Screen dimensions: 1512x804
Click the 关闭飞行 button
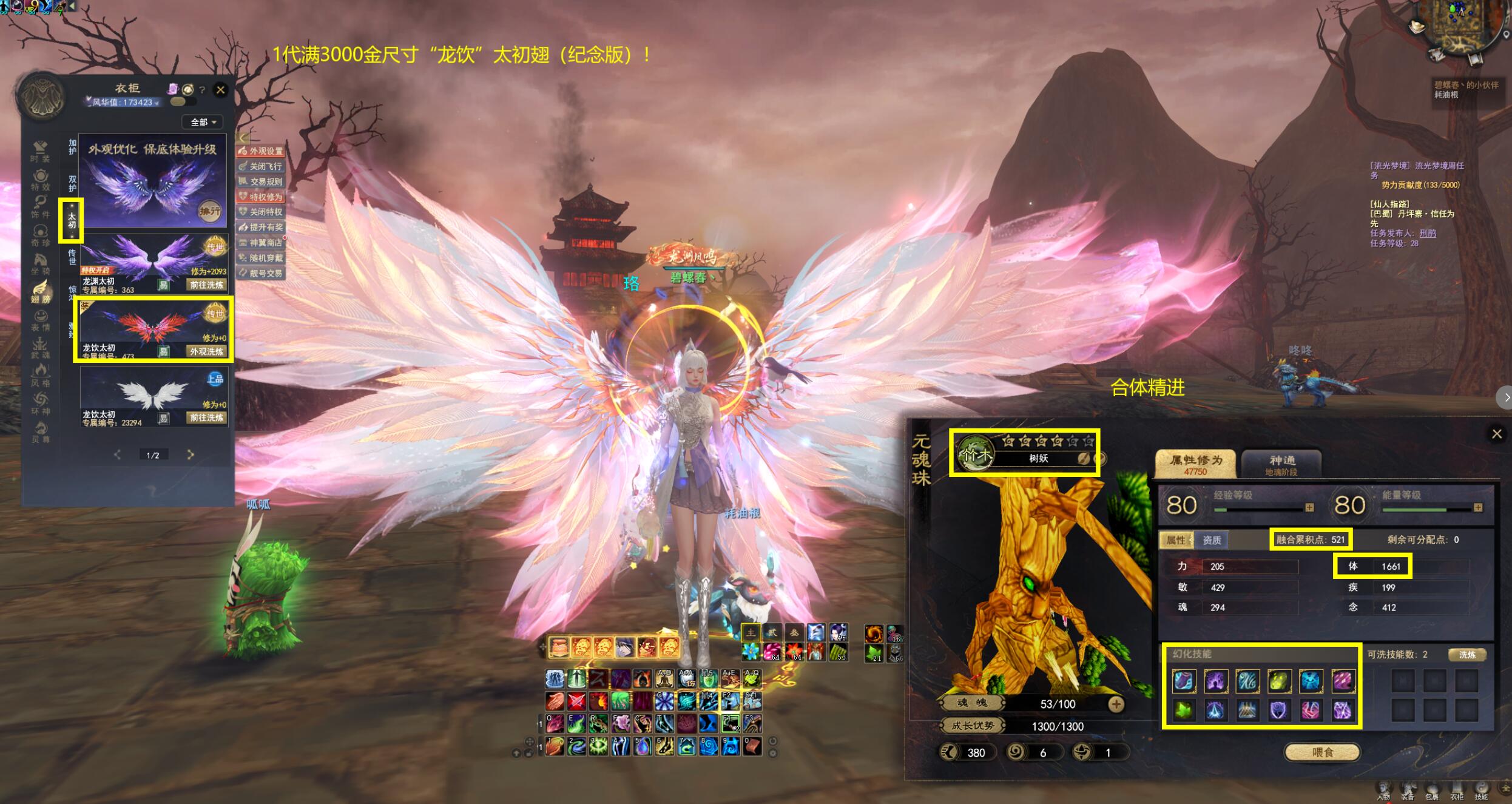(261, 166)
